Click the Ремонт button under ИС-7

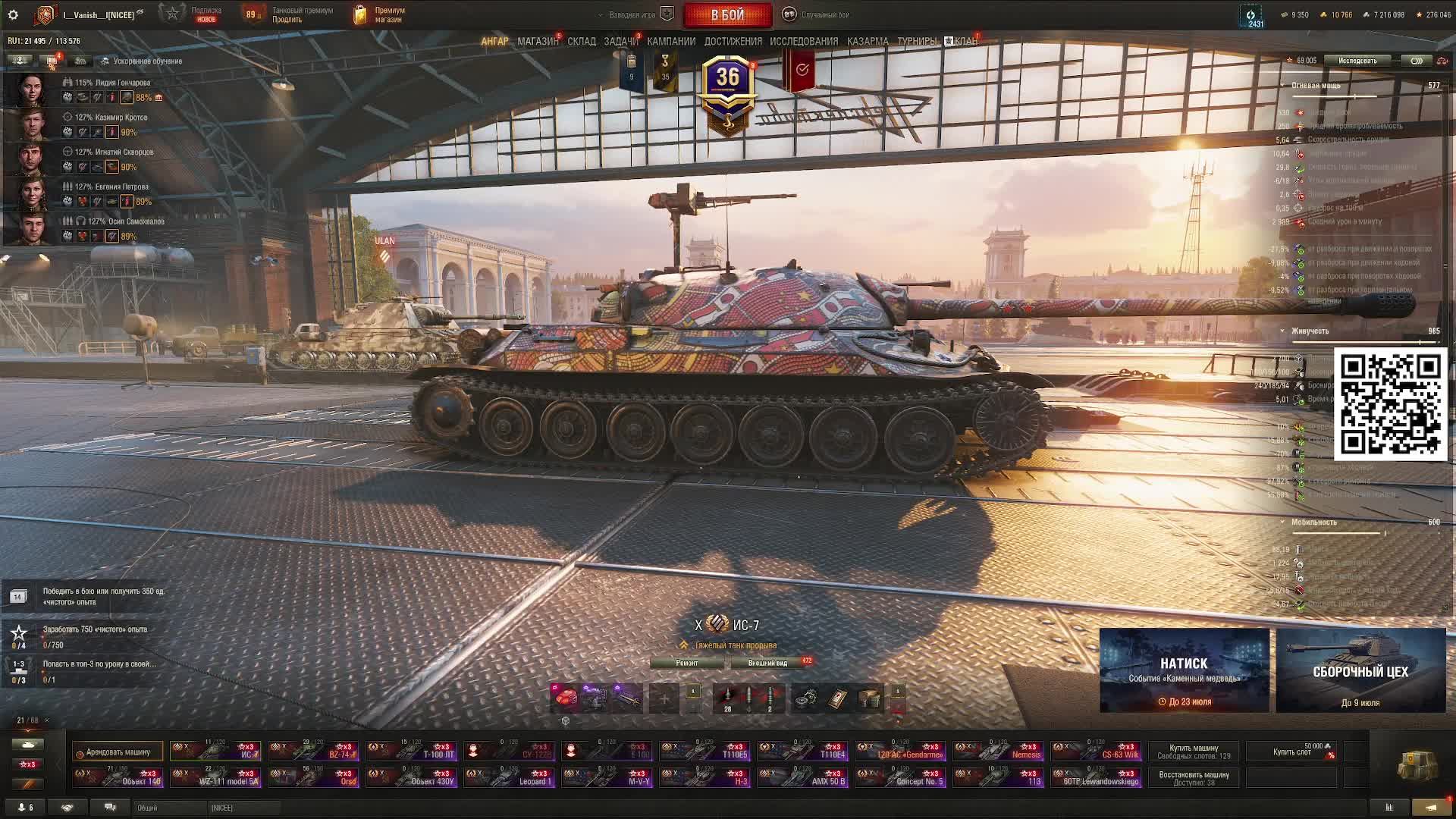[687, 663]
